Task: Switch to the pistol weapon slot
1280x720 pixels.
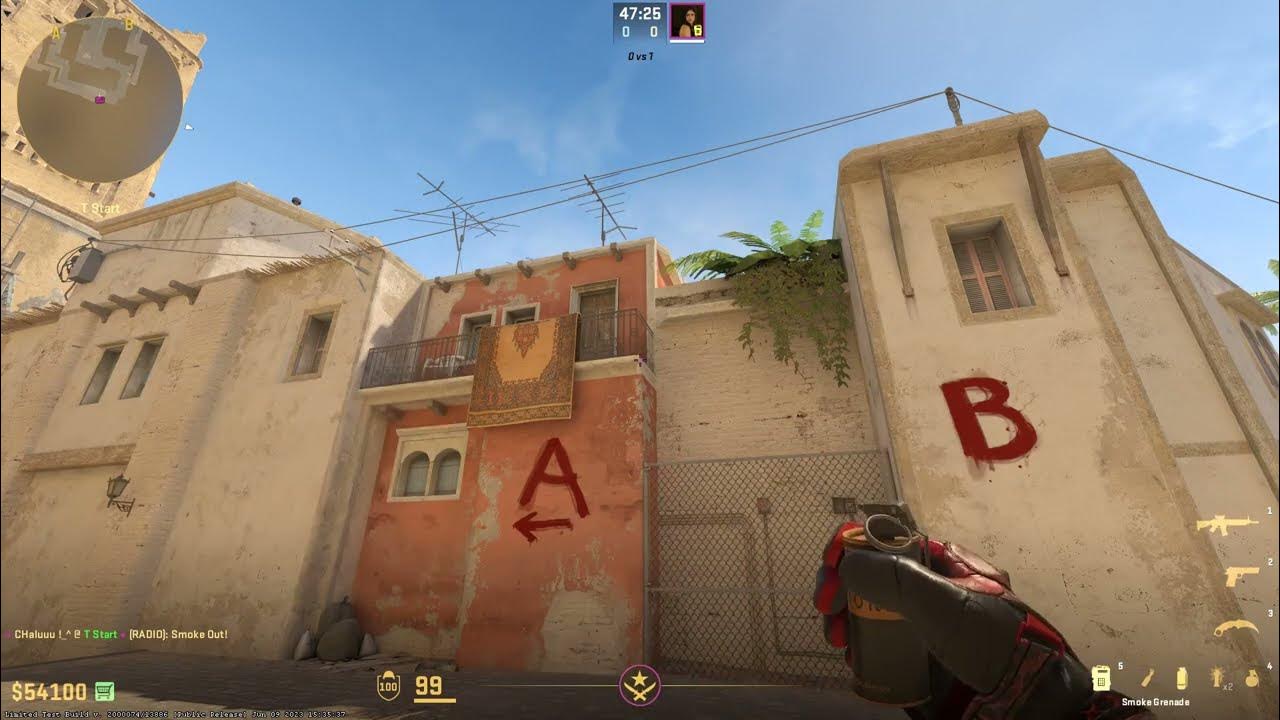Action: click(1241, 576)
